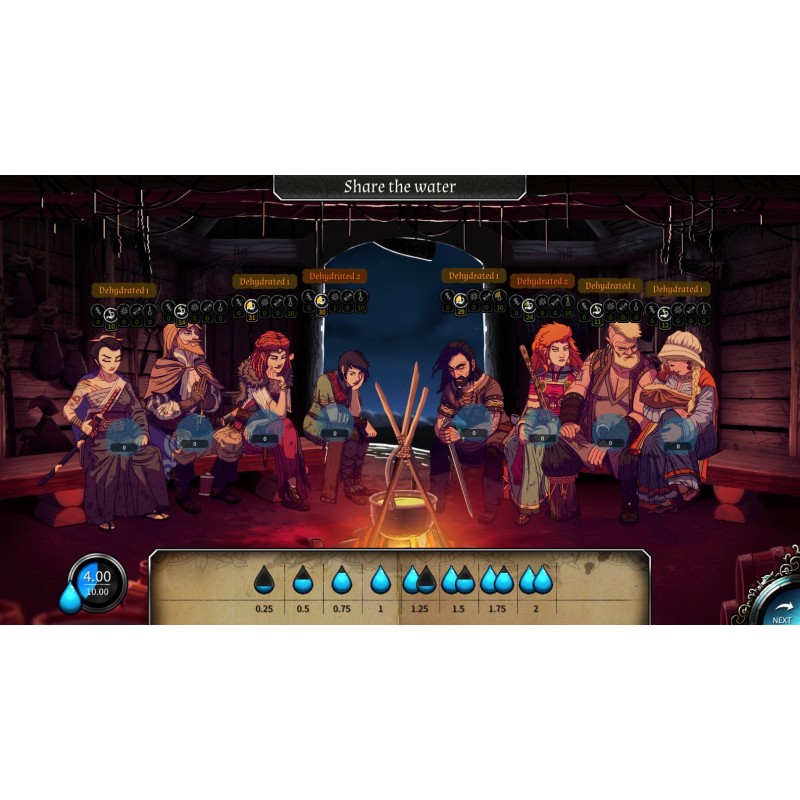Choose the 0.5 water droplet ration
The height and width of the screenshot is (800, 800).
303,579
